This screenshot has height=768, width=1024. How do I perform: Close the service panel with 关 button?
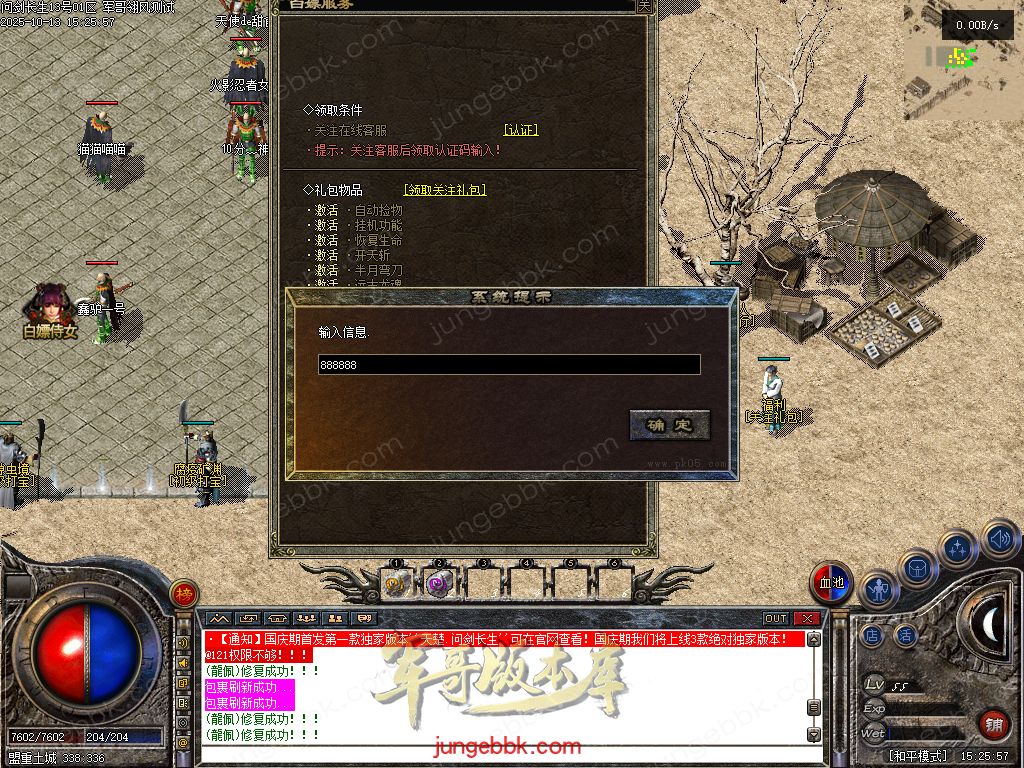(645, 5)
